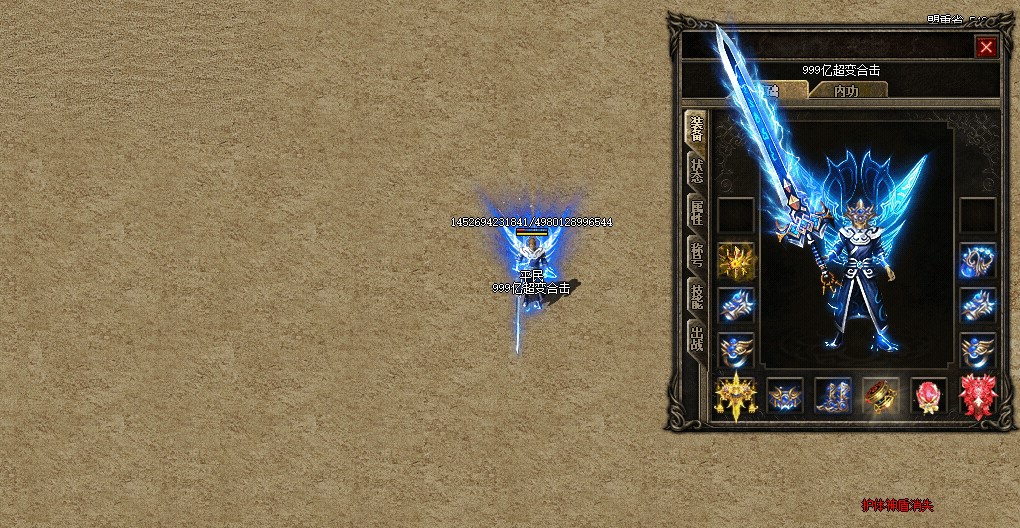Open the 技能 skills tab
Viewport: 1020px width, 528px height.
pos(696,296)
